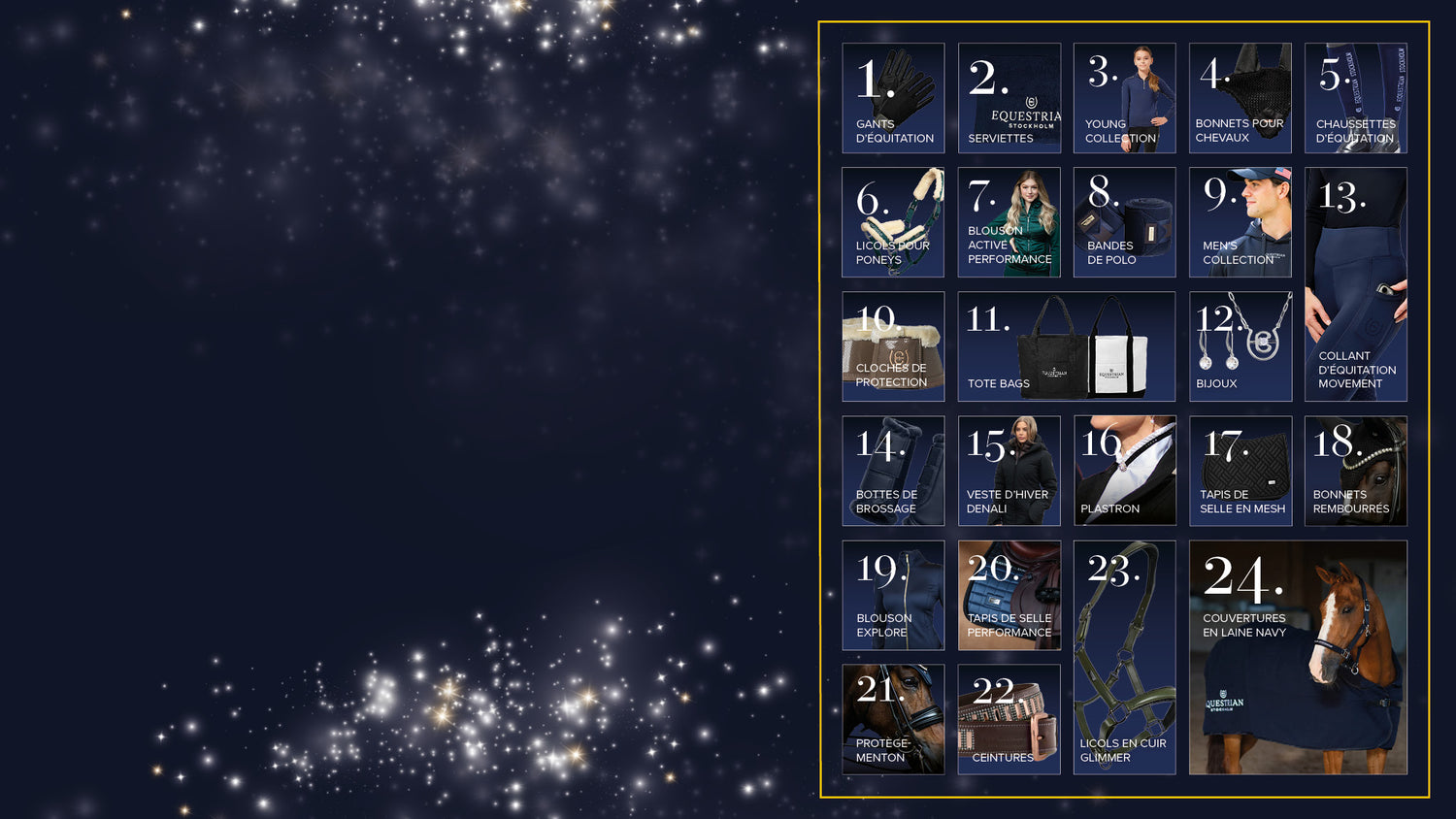Screen dimensions: 1456x819
Task: Open the Young Collection tile
Action: [1124, 98]
